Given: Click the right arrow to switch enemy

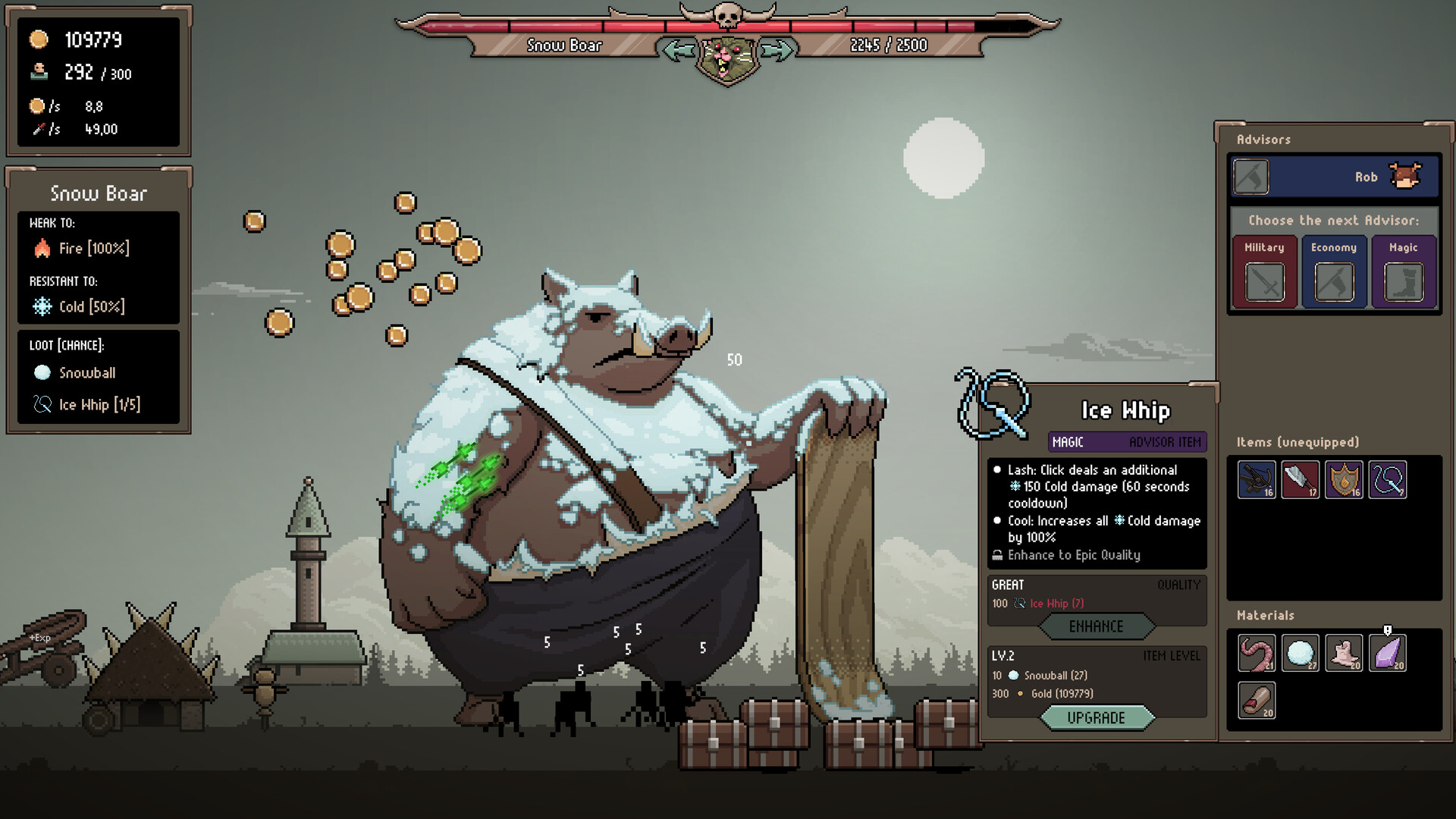Looking at the screenshot, I should (778, 50).
